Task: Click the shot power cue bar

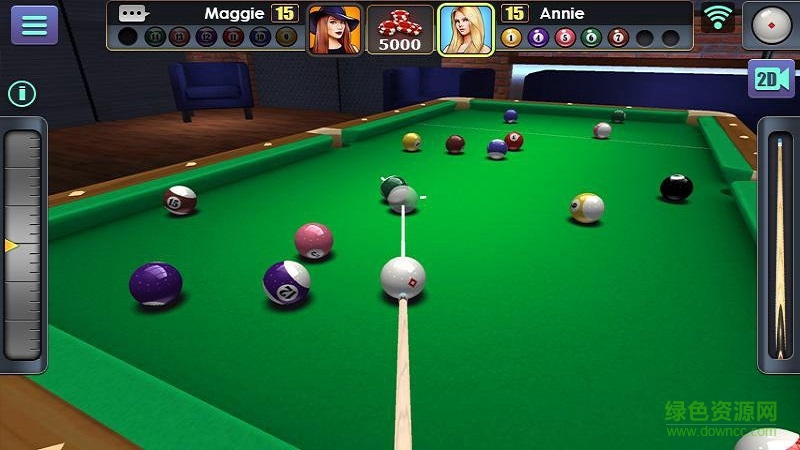Action: coord(779,246)
